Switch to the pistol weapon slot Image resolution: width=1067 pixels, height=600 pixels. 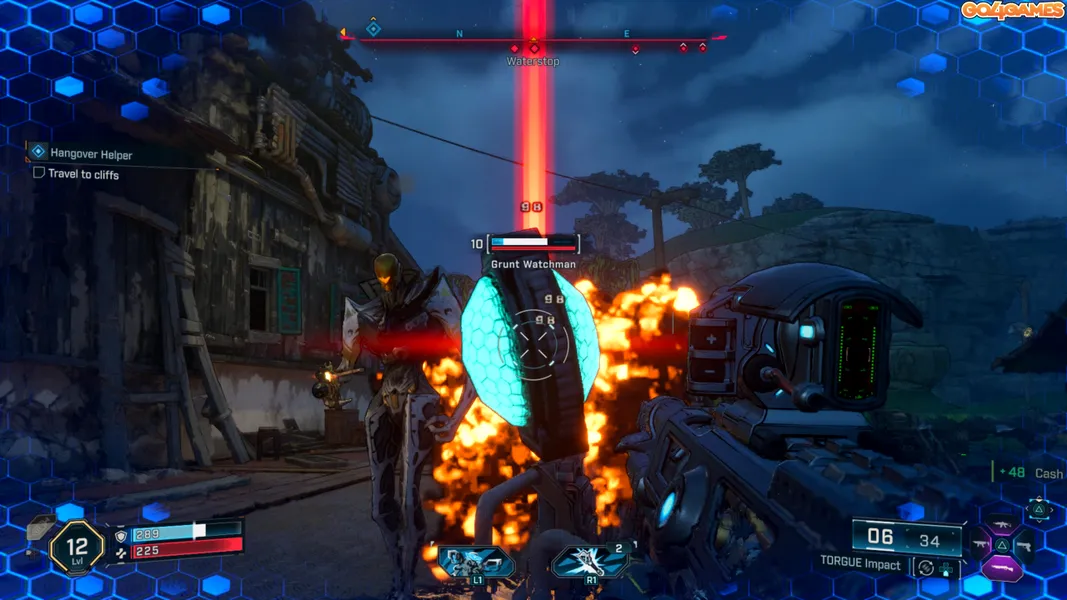(x=1025, y=546)
